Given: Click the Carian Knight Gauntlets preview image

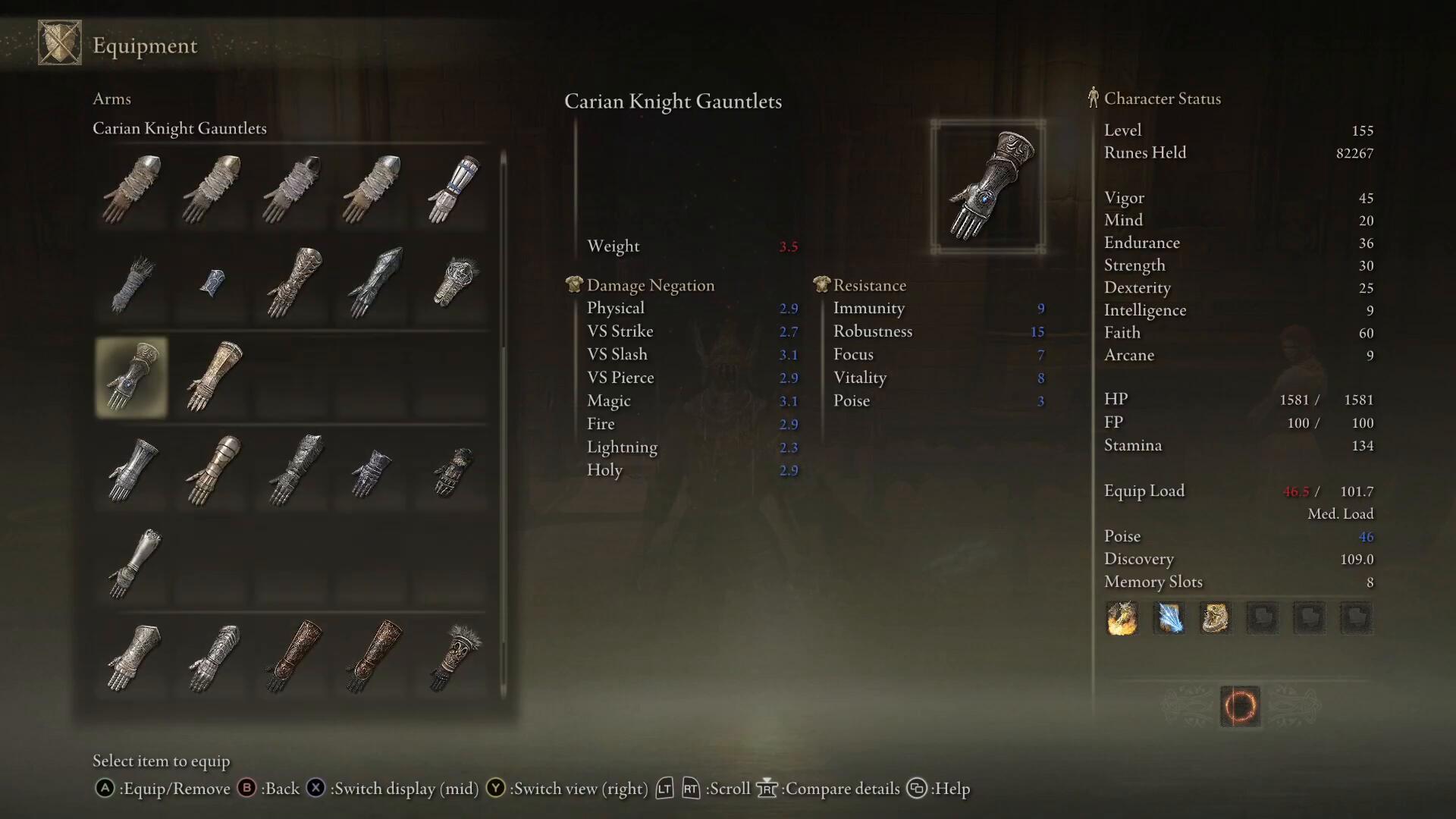Looking at the screenshot, I should [x=988, y=187].
